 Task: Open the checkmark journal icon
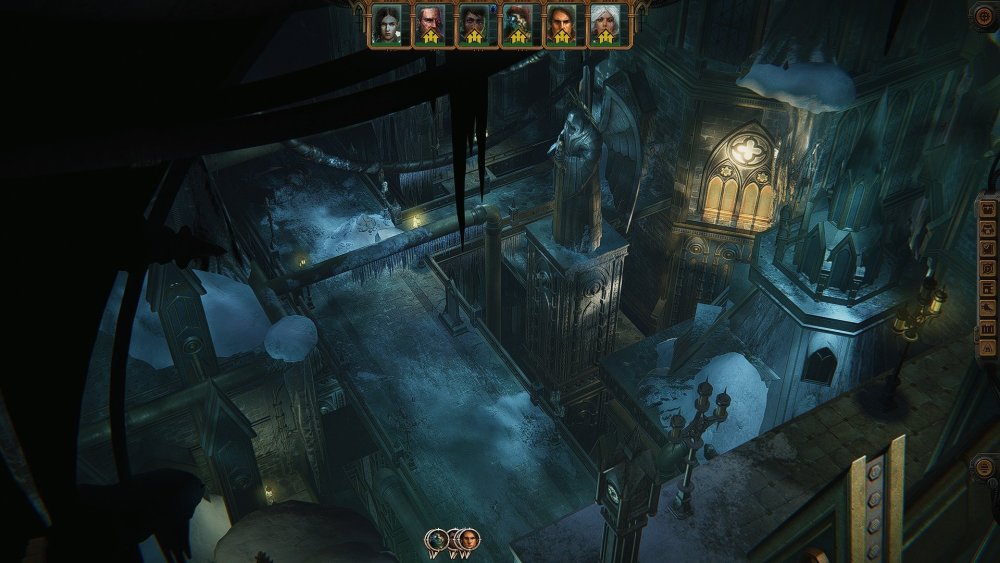pyautogui.click(x=988, y=248)
